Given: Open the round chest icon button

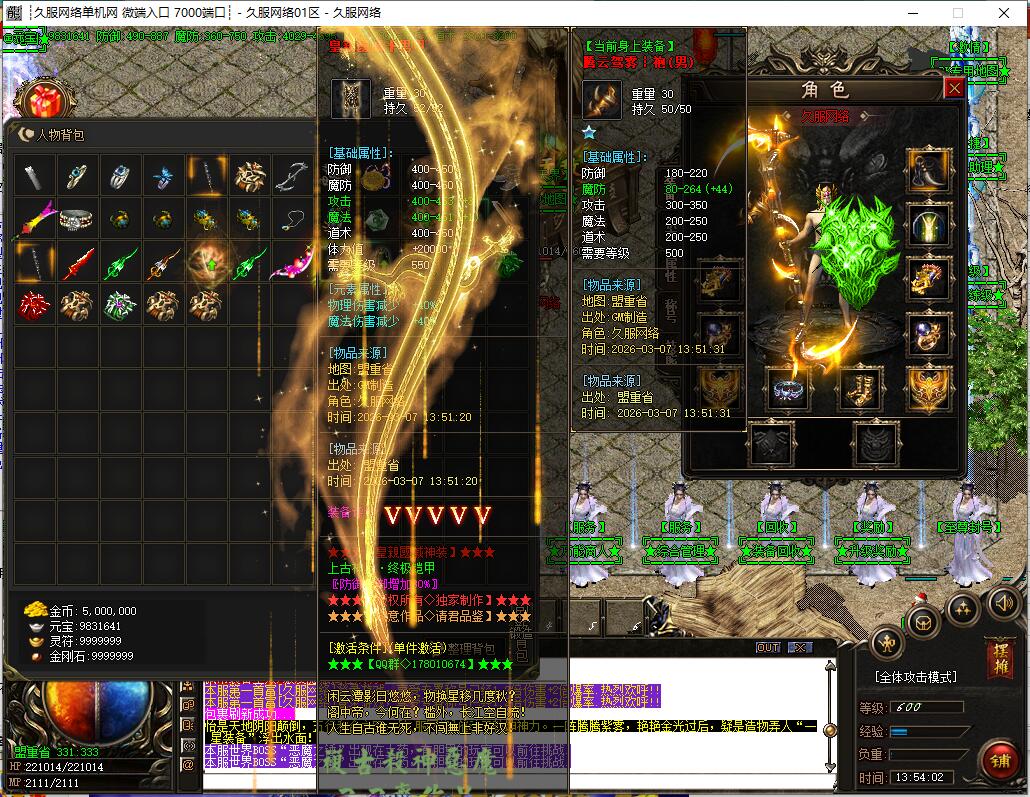Looking at the screenshot, I should point(921,620).
